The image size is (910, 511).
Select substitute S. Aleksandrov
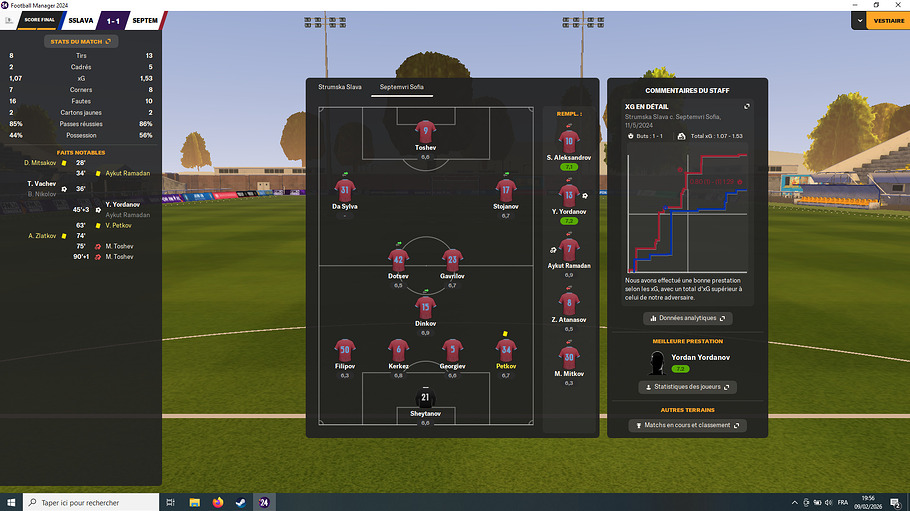569,143
